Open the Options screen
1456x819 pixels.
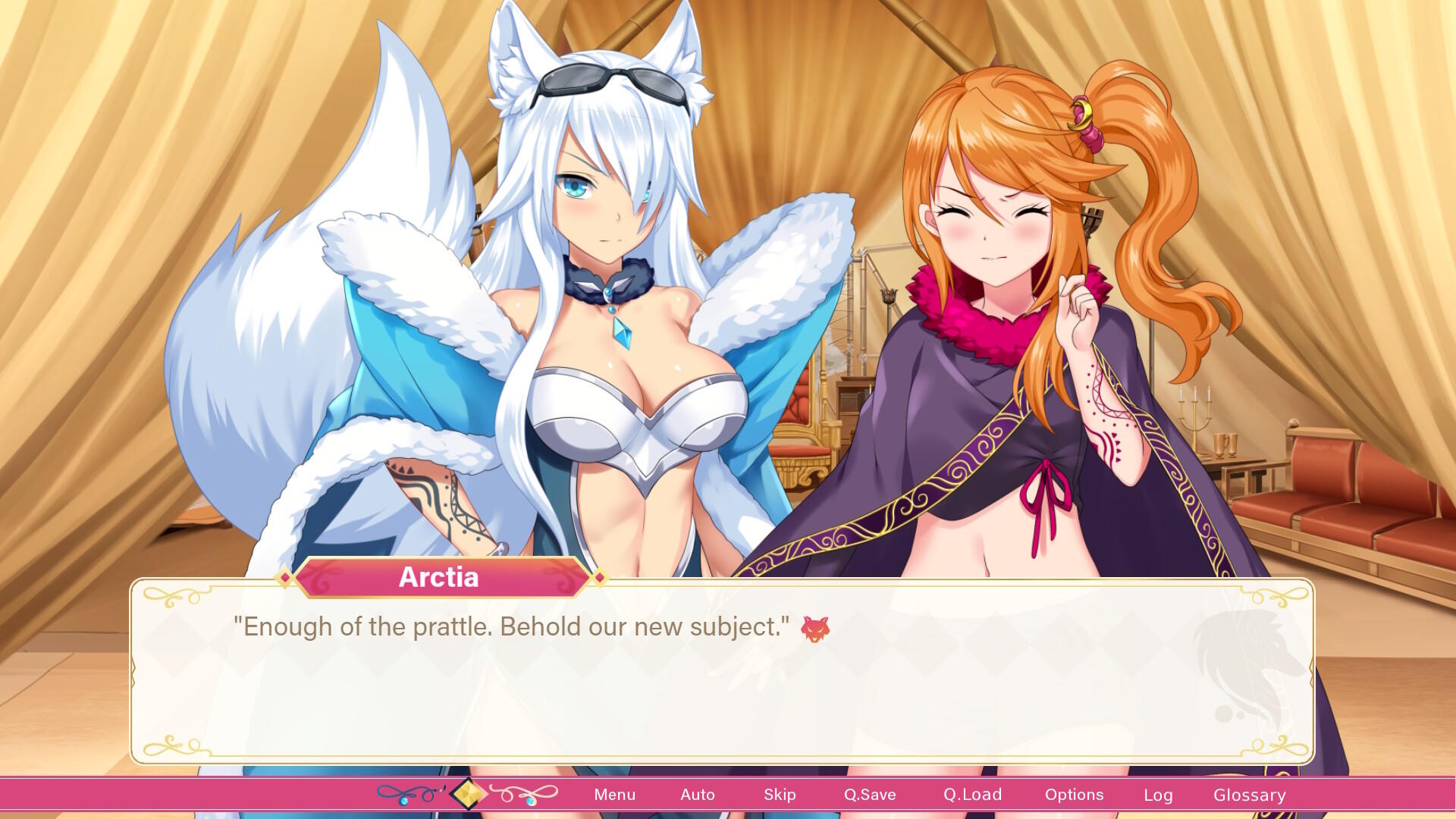click(x=1073, y=794)
